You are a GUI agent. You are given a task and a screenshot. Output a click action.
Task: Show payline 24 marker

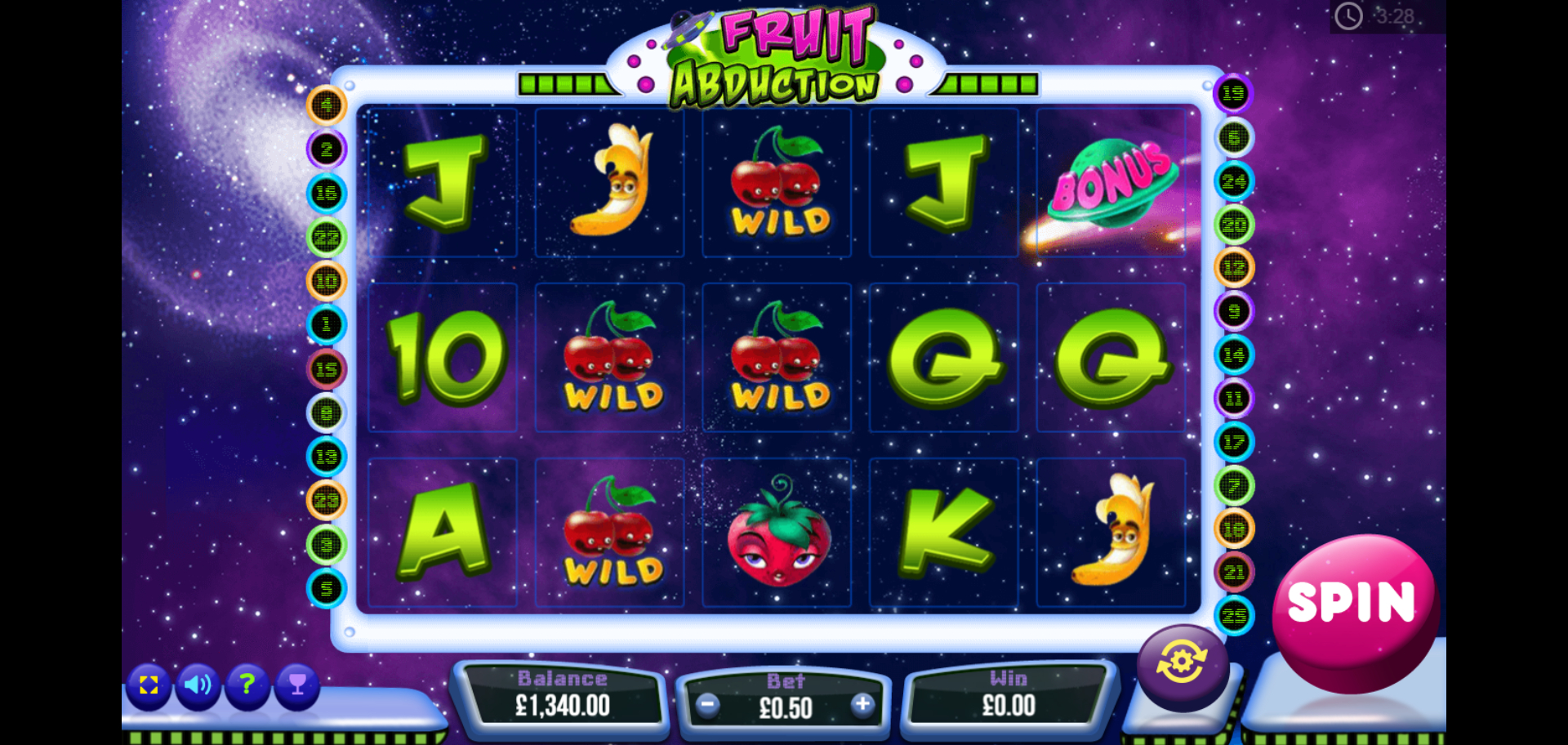tap(1233, 181)
